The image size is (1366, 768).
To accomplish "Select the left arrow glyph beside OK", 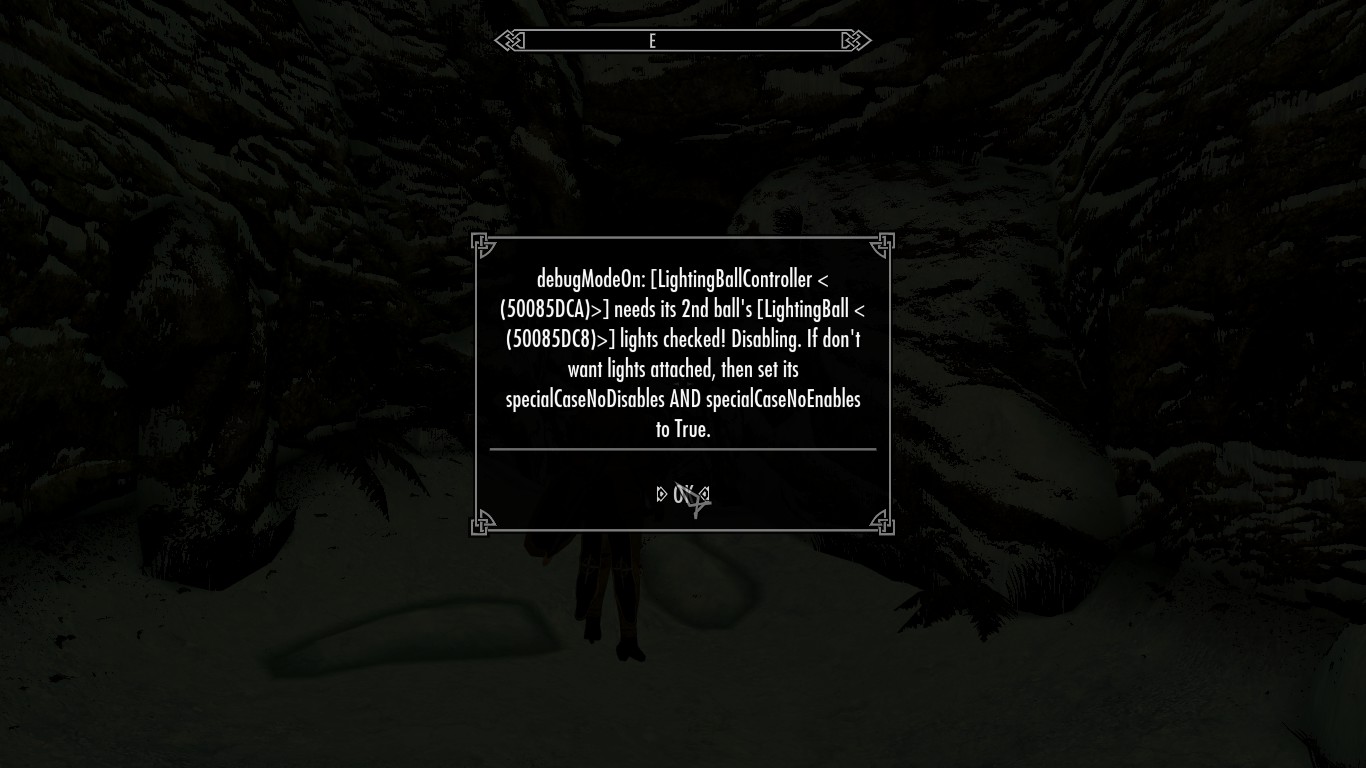I will coord(660,492).
